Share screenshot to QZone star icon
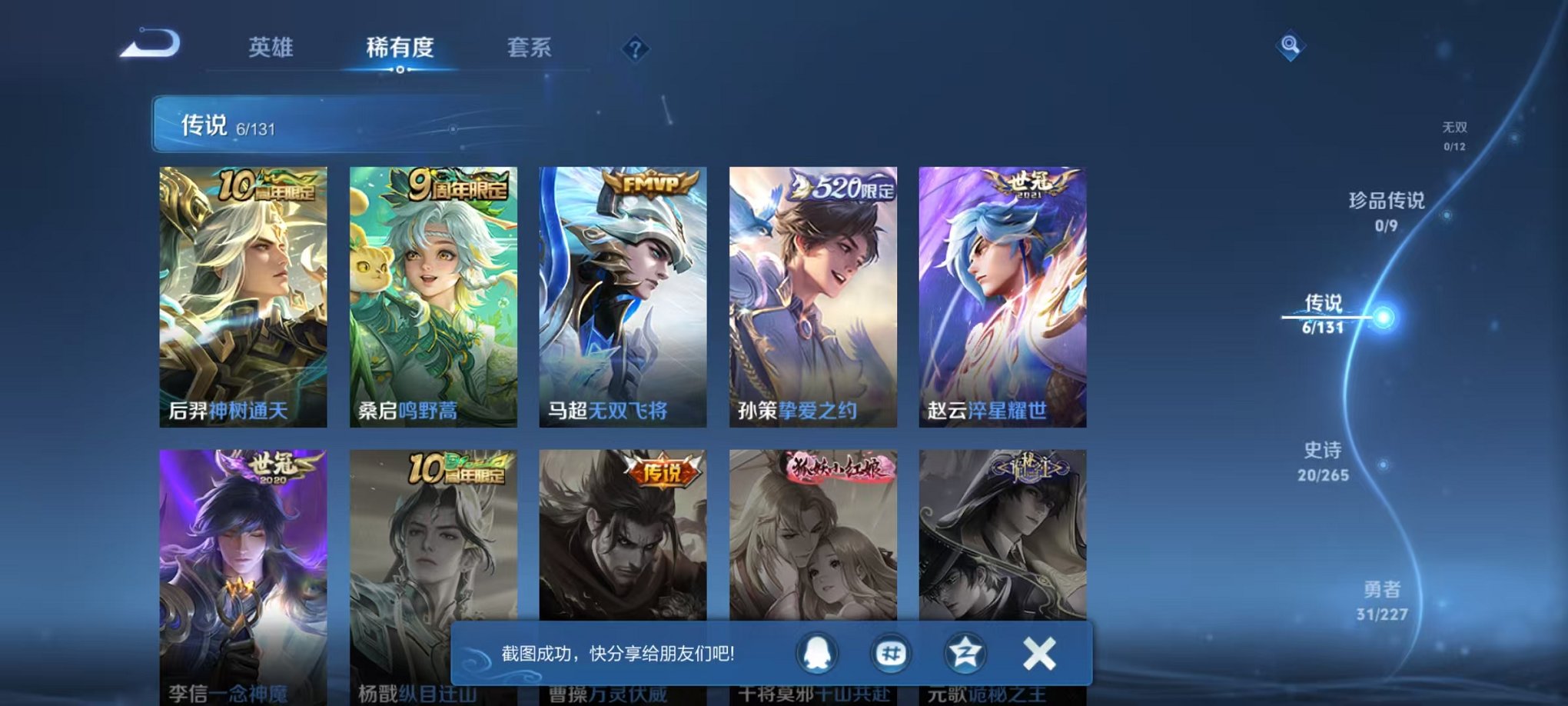 [967, 651]
